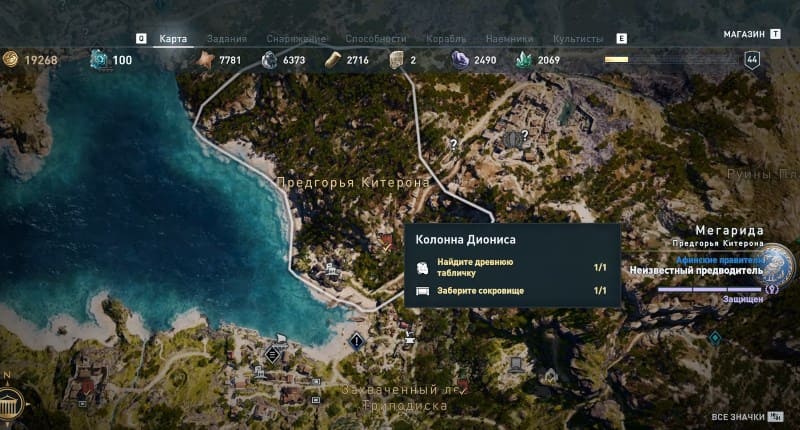This screenshot has height=430, width=800.
Task: Switch to the Задания tab
Action: click(229, 39)
